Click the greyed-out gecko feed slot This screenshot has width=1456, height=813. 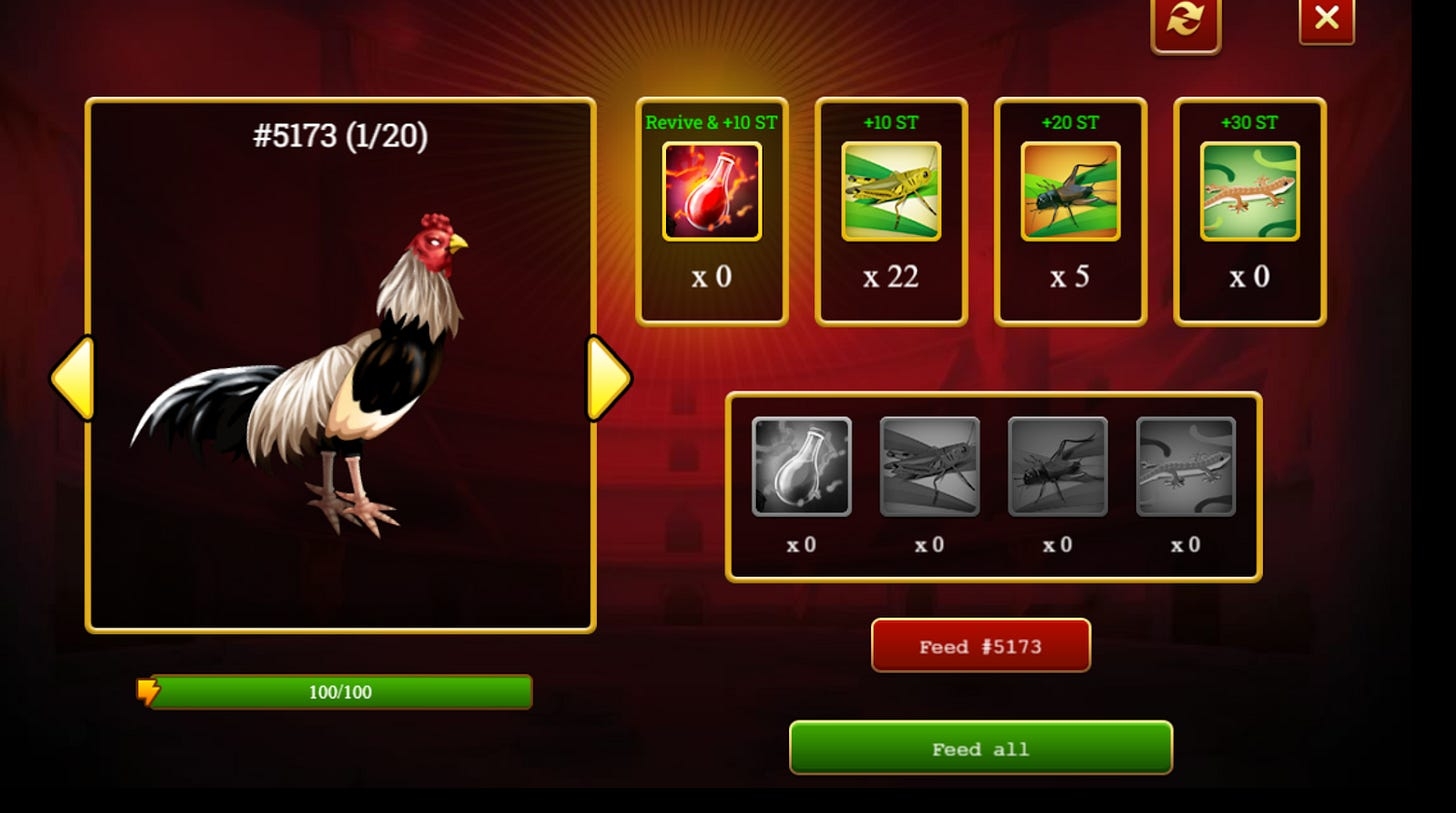tap(1185, 467)
